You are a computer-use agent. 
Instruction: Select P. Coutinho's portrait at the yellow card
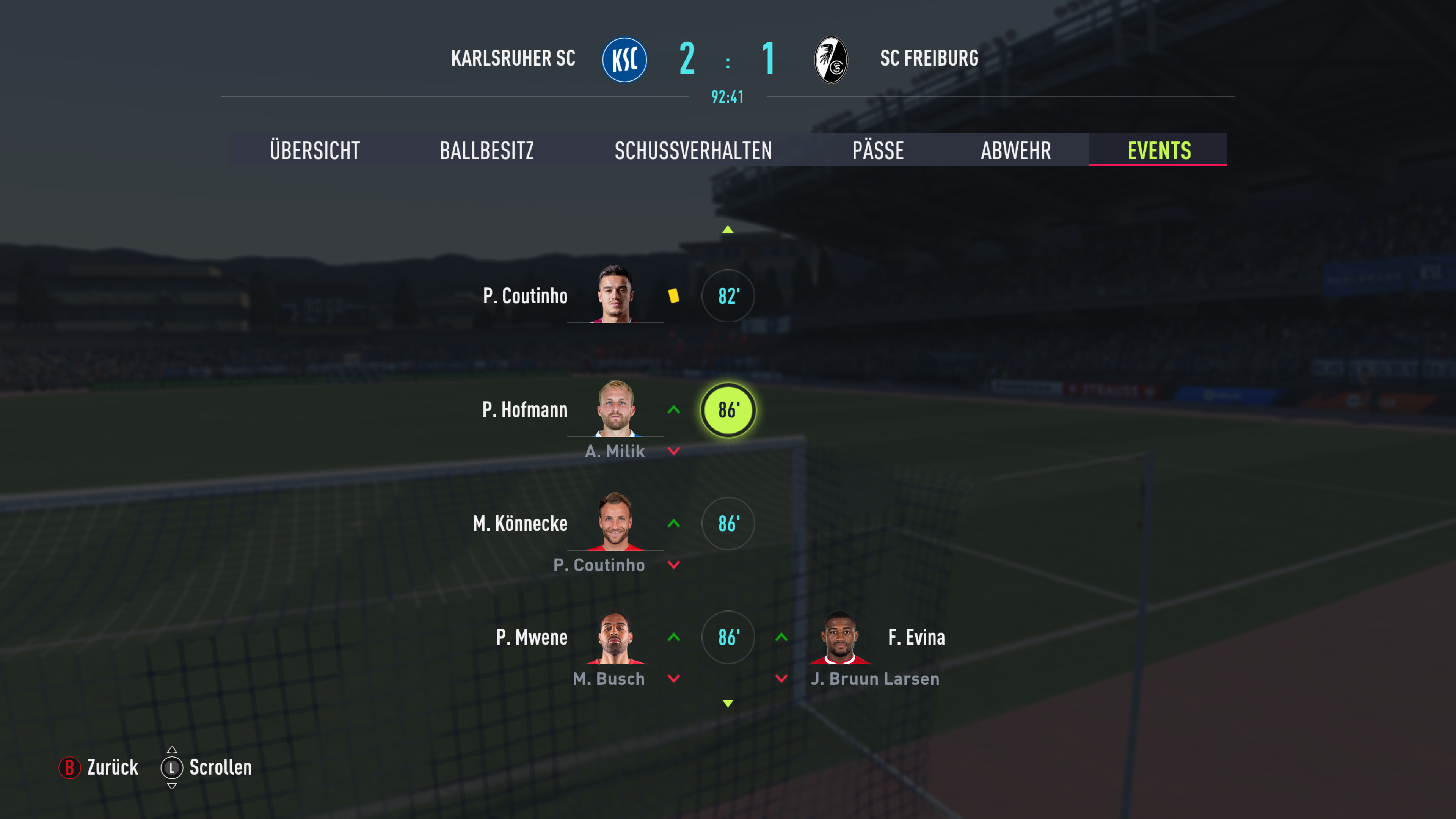(x=615, y=294)
